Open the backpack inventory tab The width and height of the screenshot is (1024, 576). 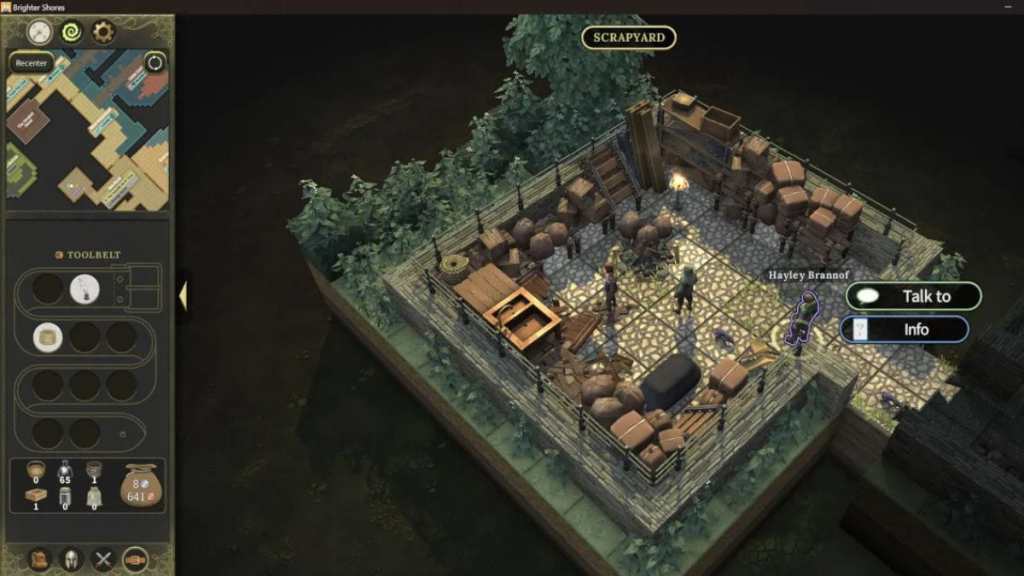pyautogui.click(x=40, y=559)
